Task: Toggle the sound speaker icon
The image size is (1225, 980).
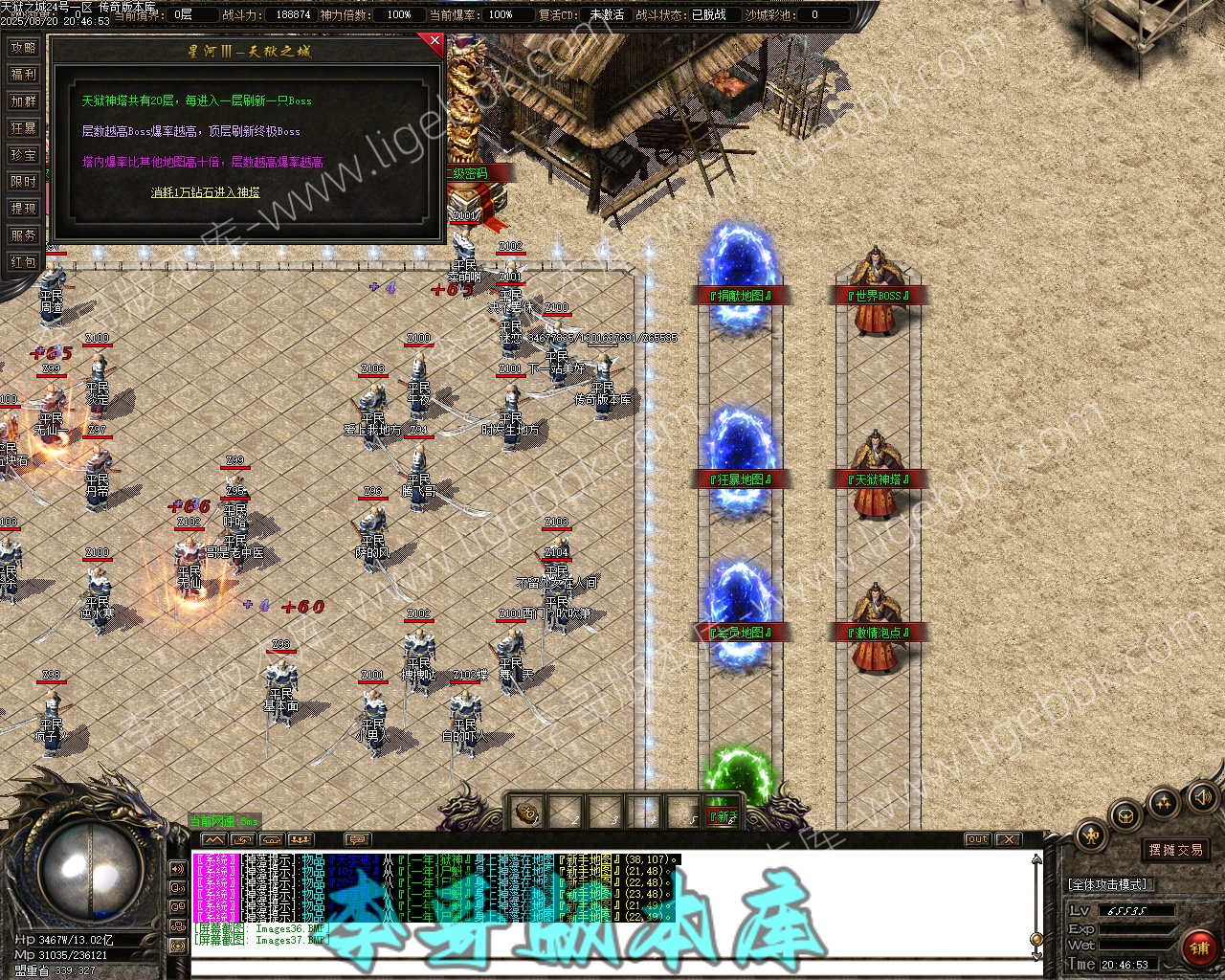Action: pyautogui.click(x=1201, y=796)
